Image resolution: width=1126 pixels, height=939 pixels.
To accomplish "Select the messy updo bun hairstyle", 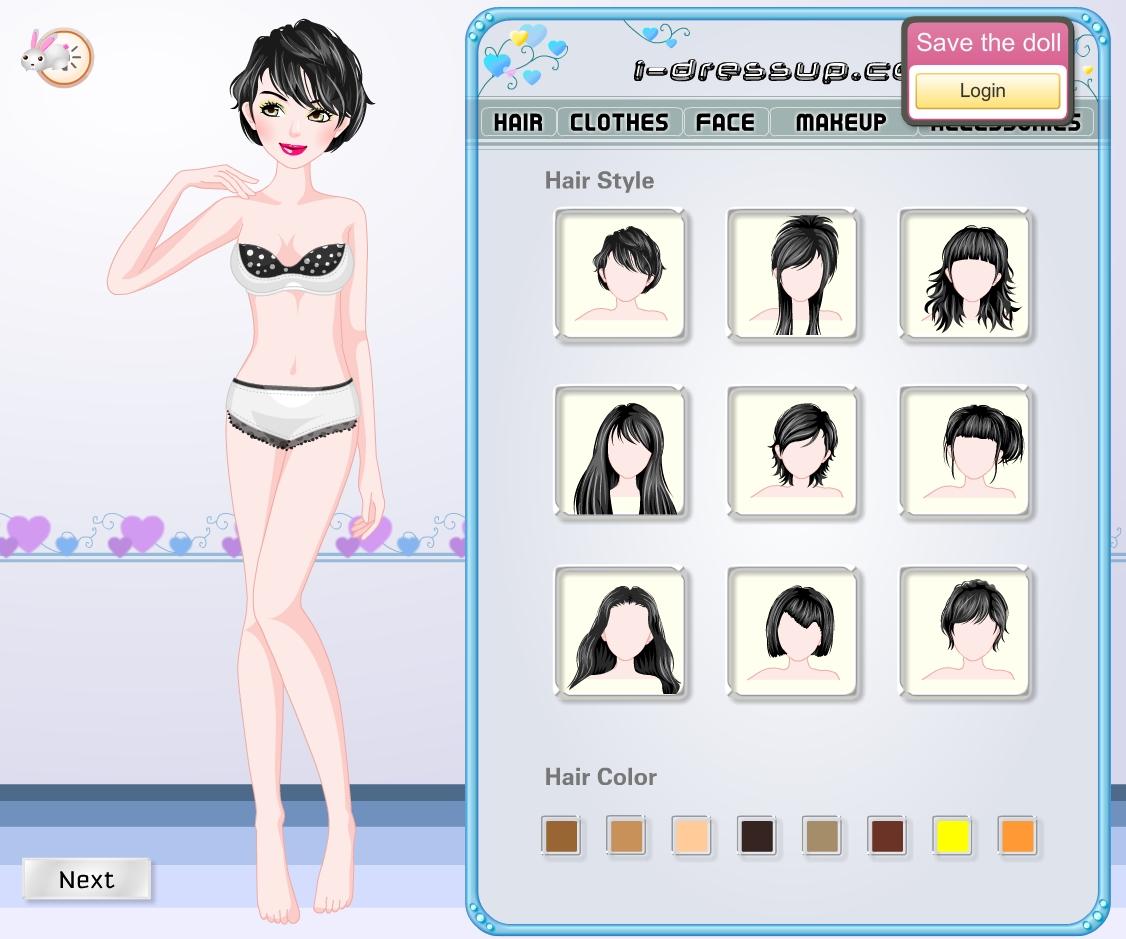I will [x=965, y=632].
